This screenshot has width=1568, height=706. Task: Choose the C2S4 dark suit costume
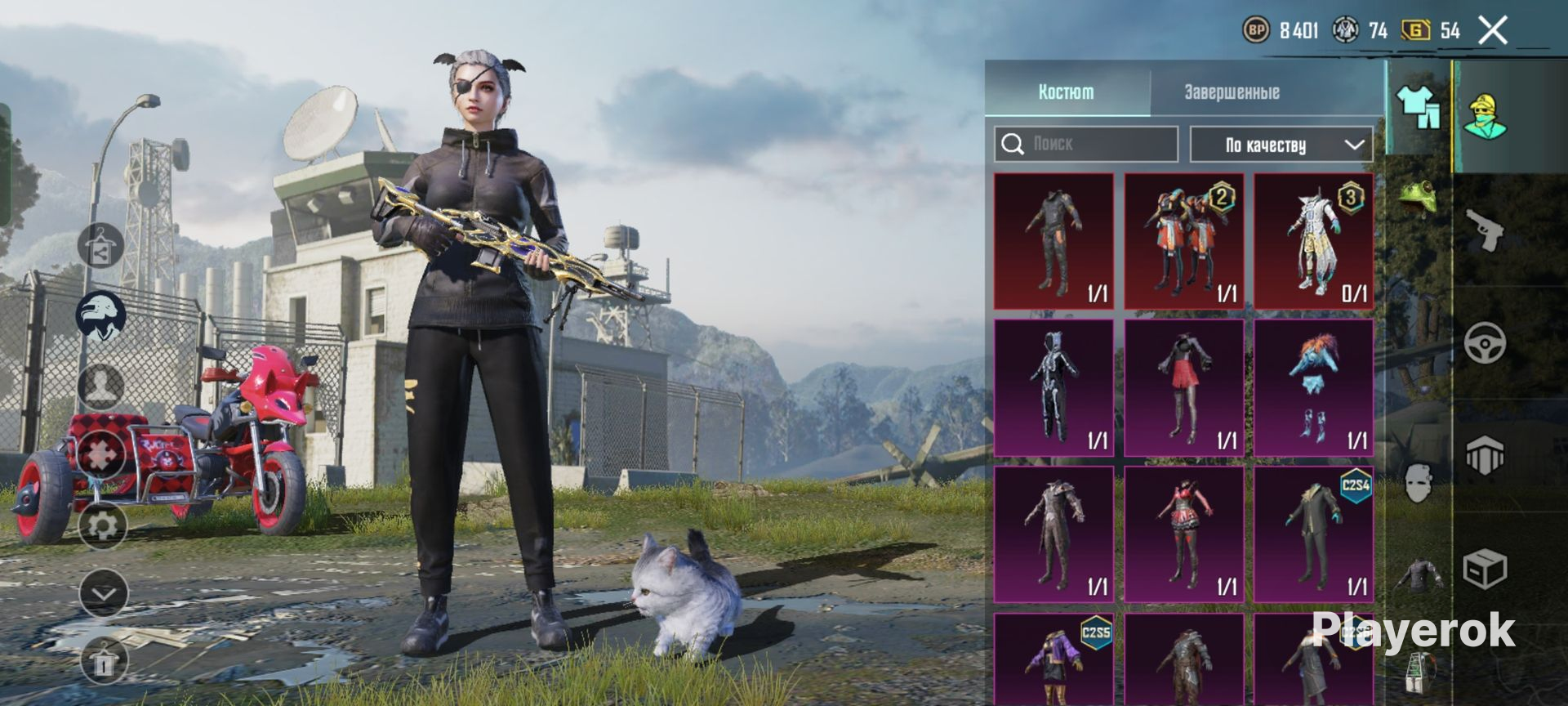pos(1313,534)
